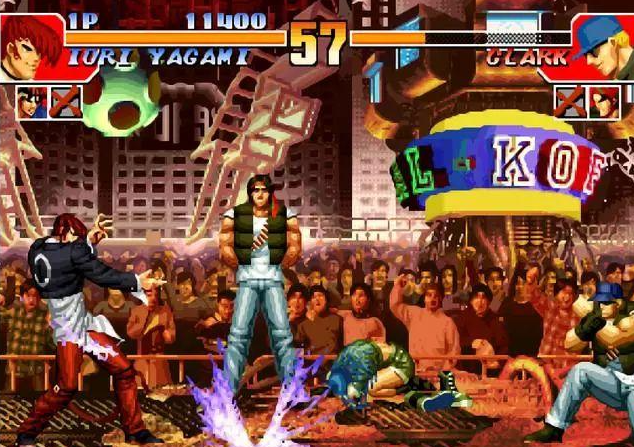Choose the remaining teammate icon under Iori
This screenshot has height=447, width=634.
coord(31,100)
